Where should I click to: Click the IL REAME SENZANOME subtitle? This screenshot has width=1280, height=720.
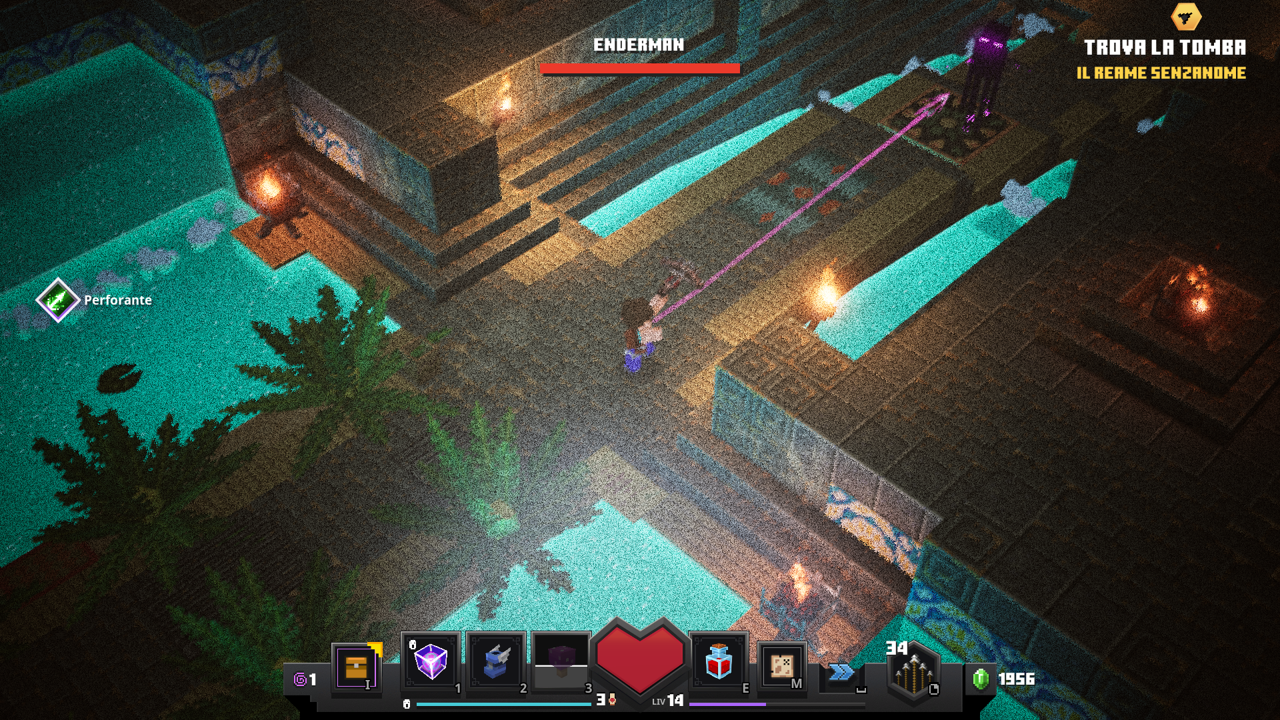point(1160,72)
